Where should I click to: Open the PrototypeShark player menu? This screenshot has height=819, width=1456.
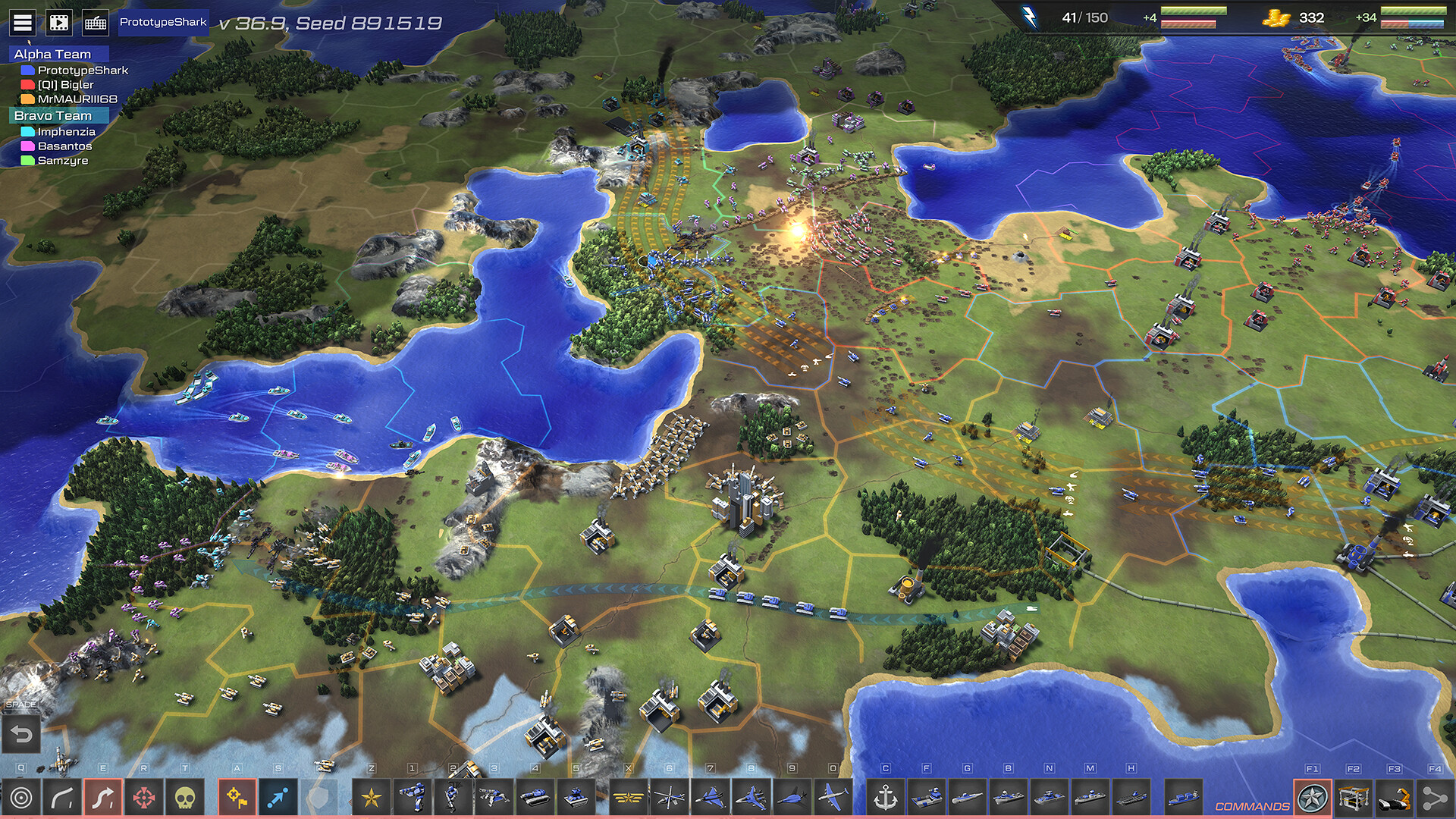[x=163, y=22]
